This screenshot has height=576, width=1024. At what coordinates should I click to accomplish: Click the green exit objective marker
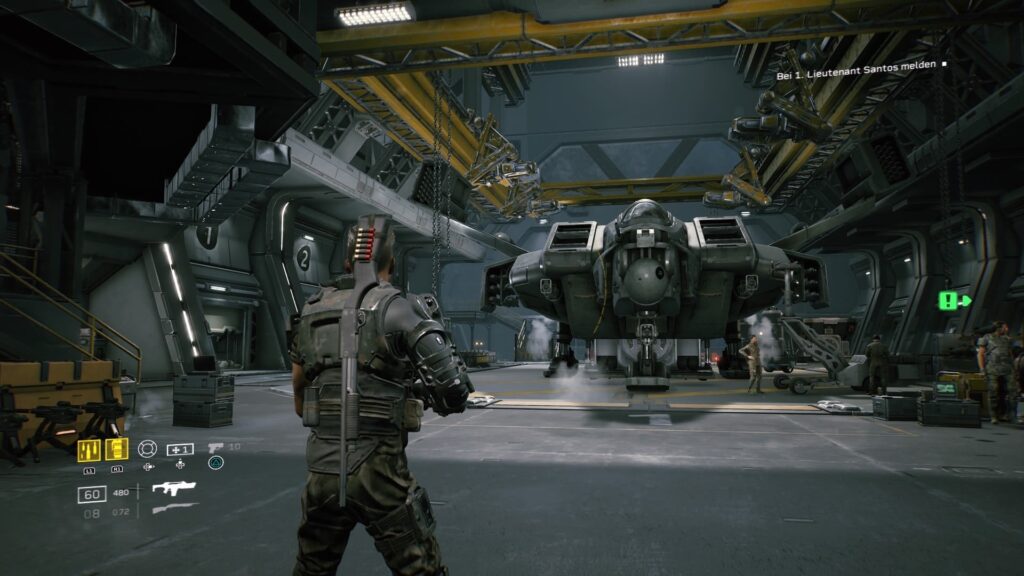pyautogui.click(x=954, y=300)
